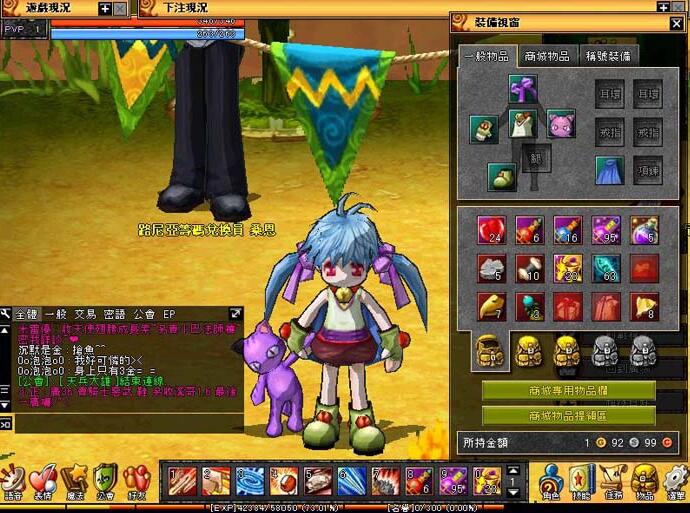Screen dimensions: 690x513
Task: Open the 商城專用物品欄 button
Action: tap(561, 390)
